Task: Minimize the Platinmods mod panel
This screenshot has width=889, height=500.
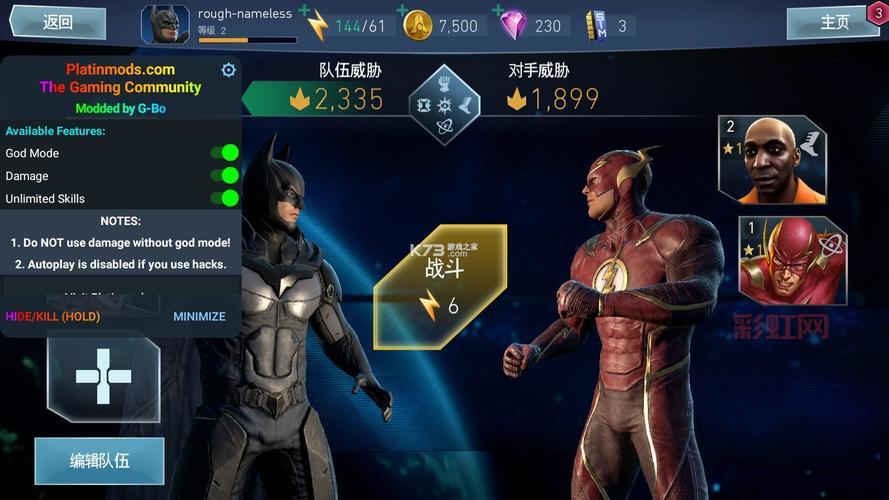Action: point(199,316)
